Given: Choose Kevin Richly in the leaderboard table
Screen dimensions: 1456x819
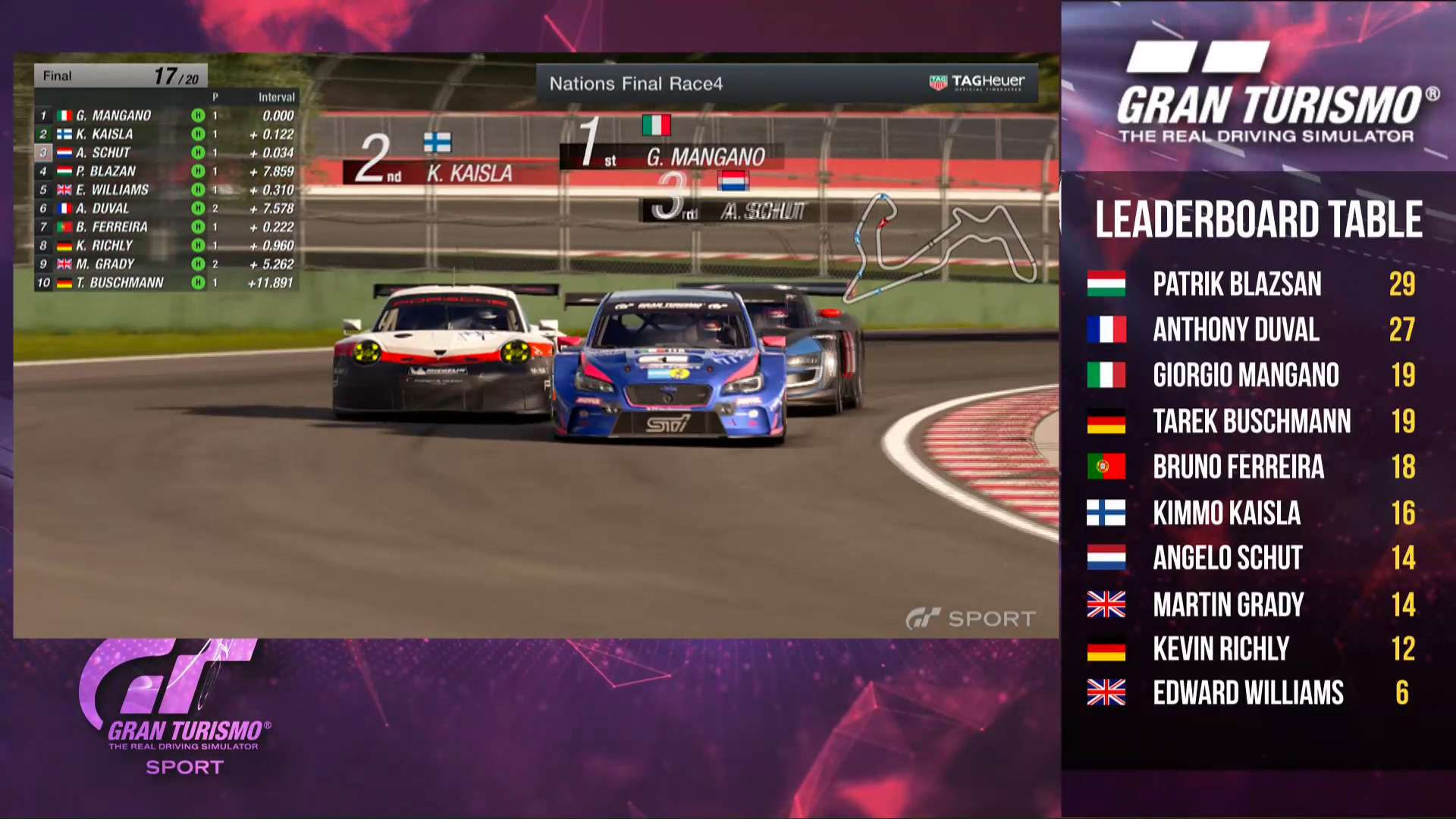Looking at the screenshot, I should point(1251,649).
